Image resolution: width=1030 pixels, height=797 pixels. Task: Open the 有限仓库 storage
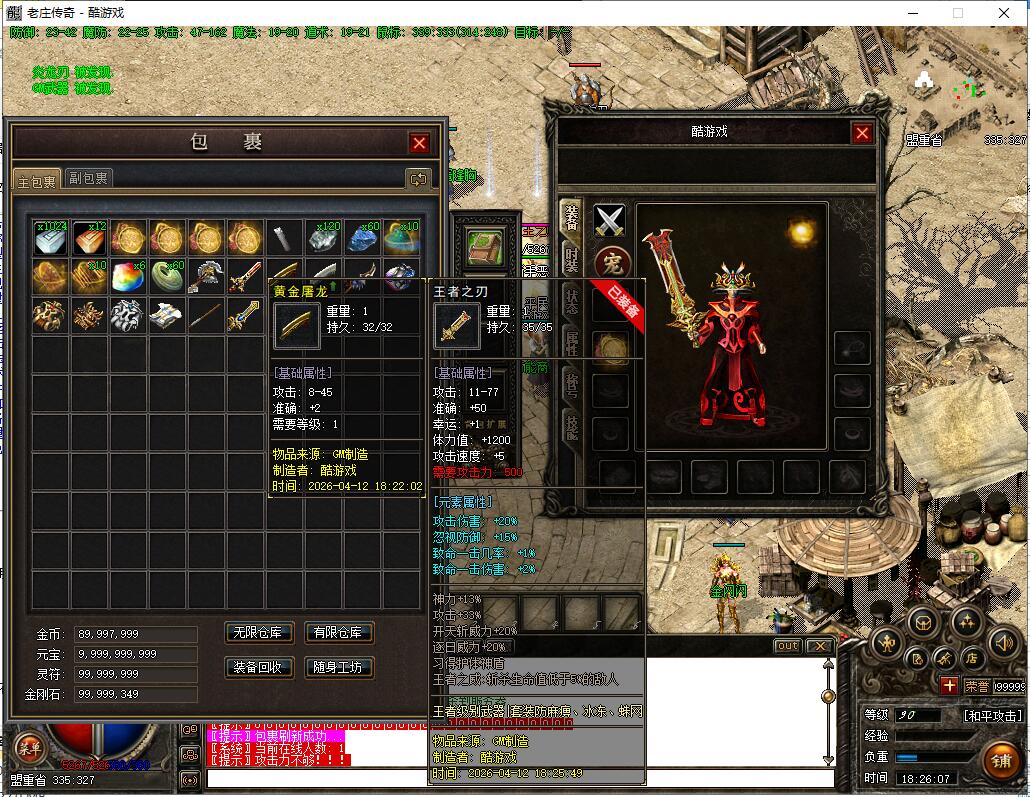[x=339, y=632]
